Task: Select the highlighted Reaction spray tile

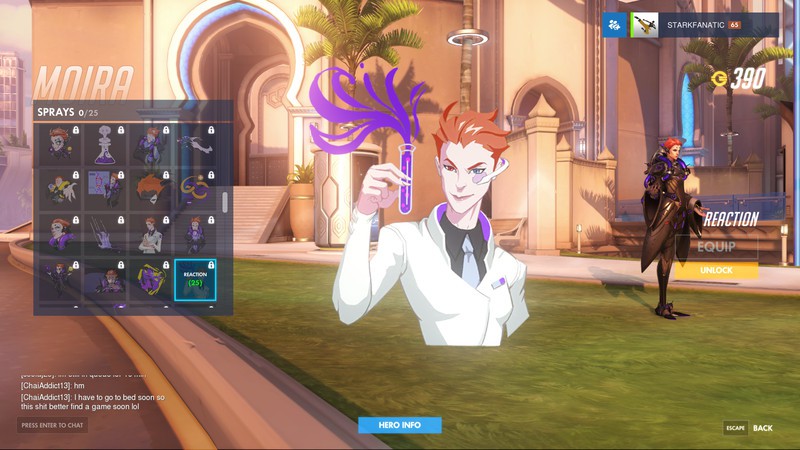Action: coord(195,280)
